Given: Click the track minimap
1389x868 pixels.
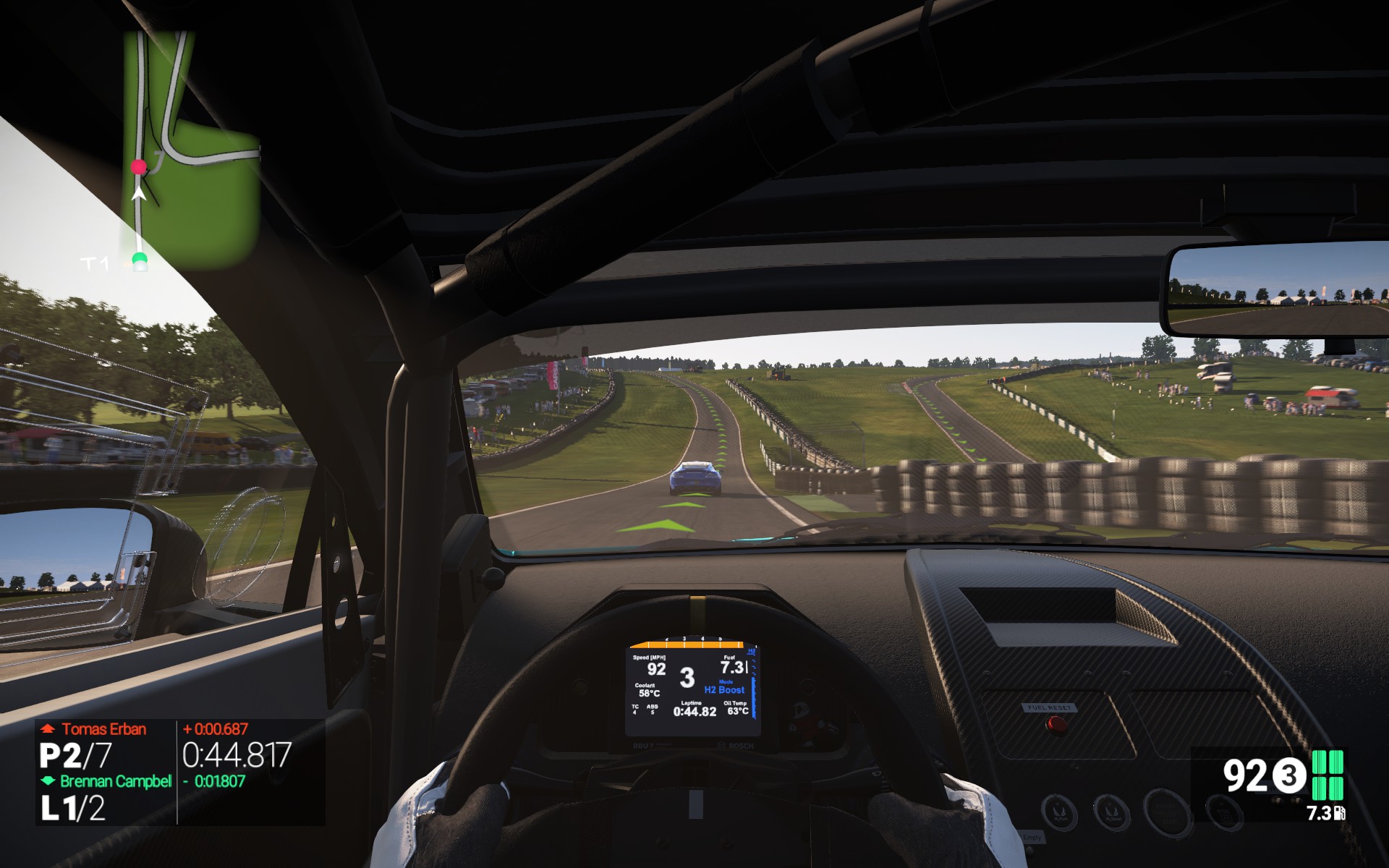Looking at the screenshot, I should click(190, 152).
